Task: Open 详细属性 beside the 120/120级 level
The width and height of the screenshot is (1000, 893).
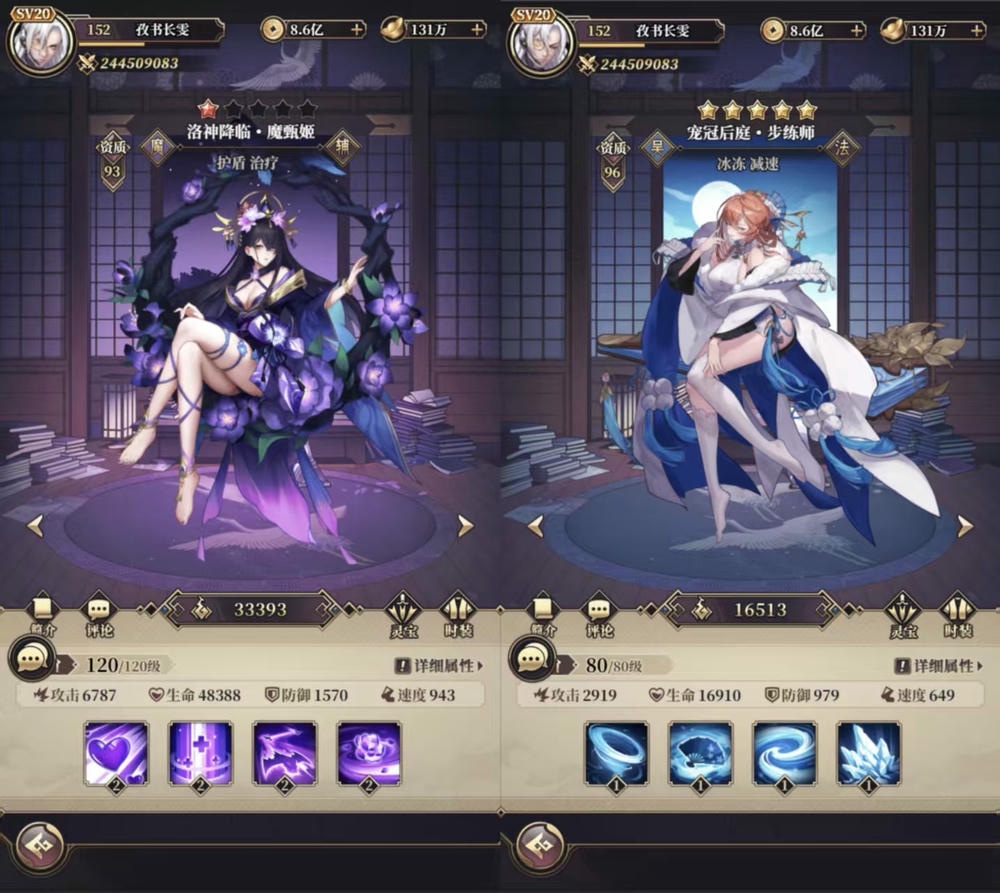Action: point(438,665)
